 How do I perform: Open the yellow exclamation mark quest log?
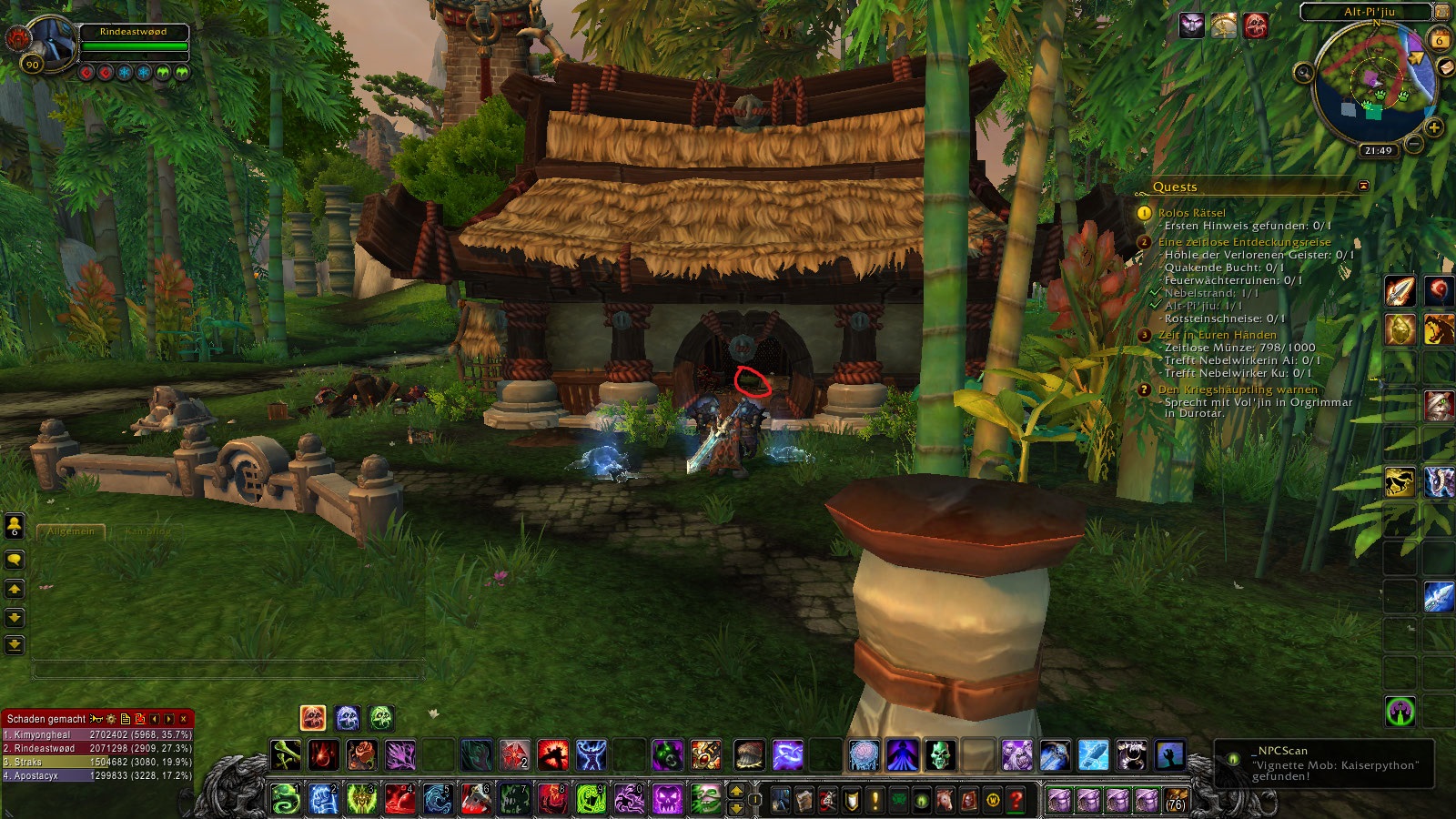875,801
